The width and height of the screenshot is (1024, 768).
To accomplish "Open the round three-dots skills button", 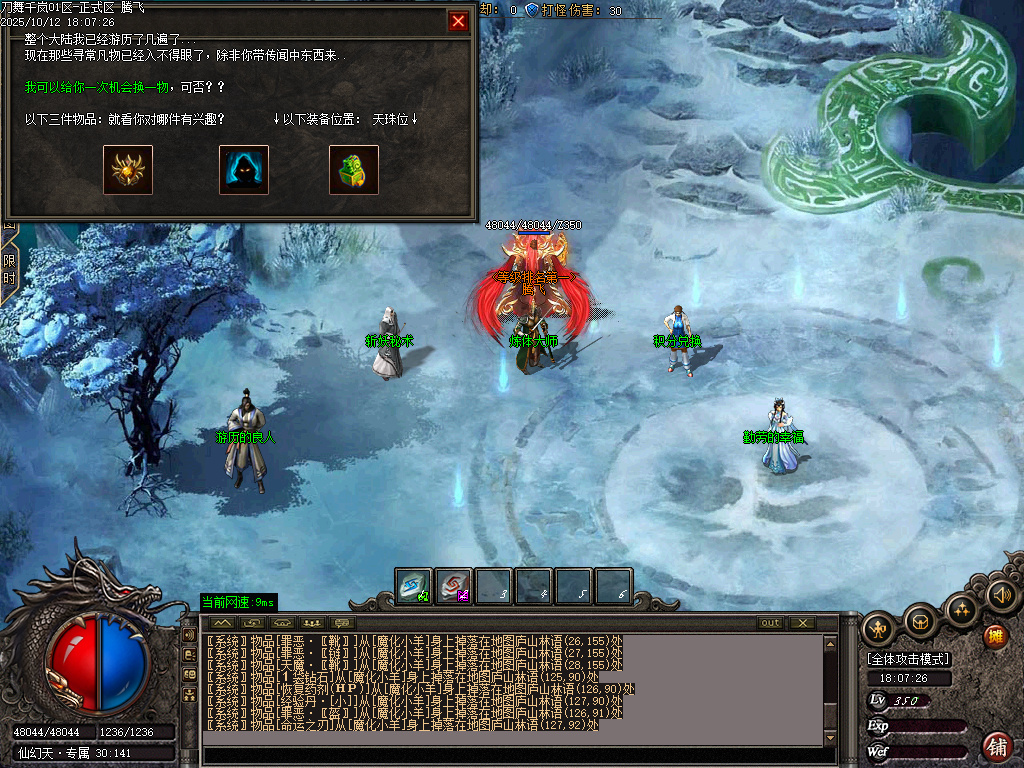I will click(x=961, y=610).
